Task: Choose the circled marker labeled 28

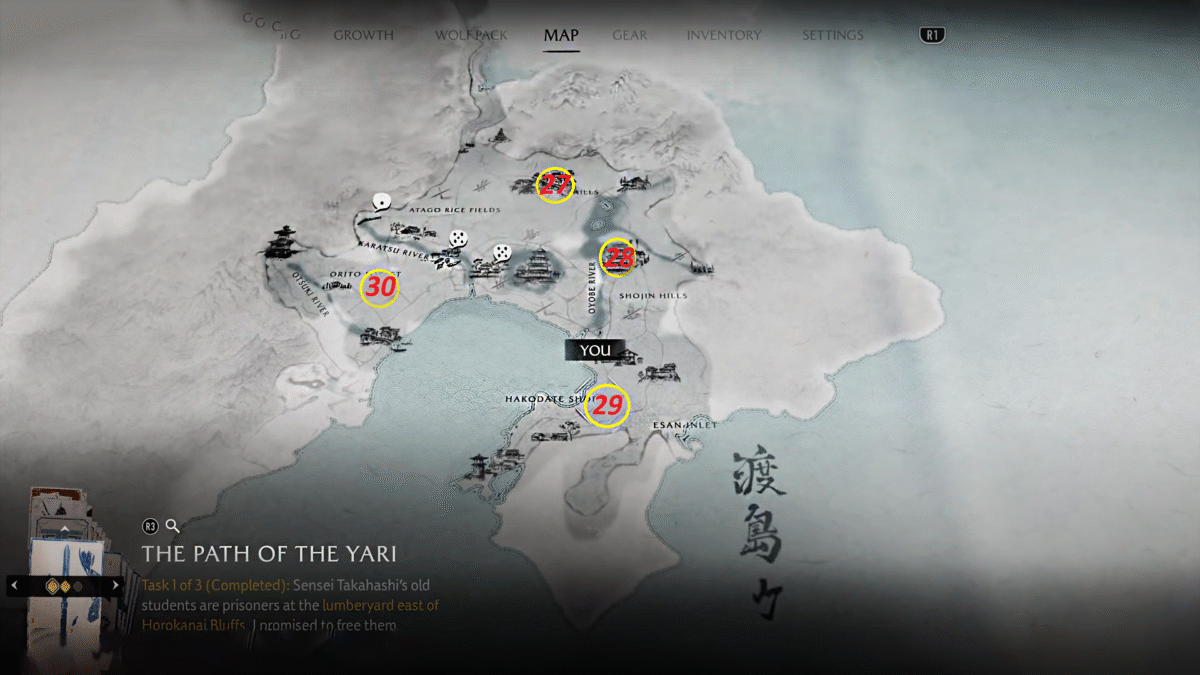Action: point(619,257)
